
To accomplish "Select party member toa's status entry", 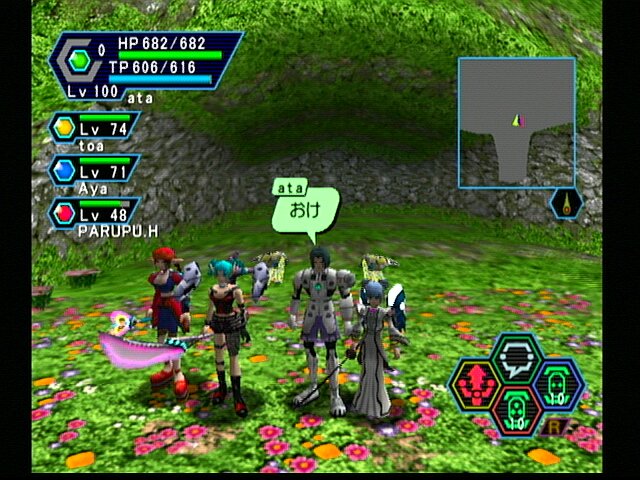I will tap(94, 129).
